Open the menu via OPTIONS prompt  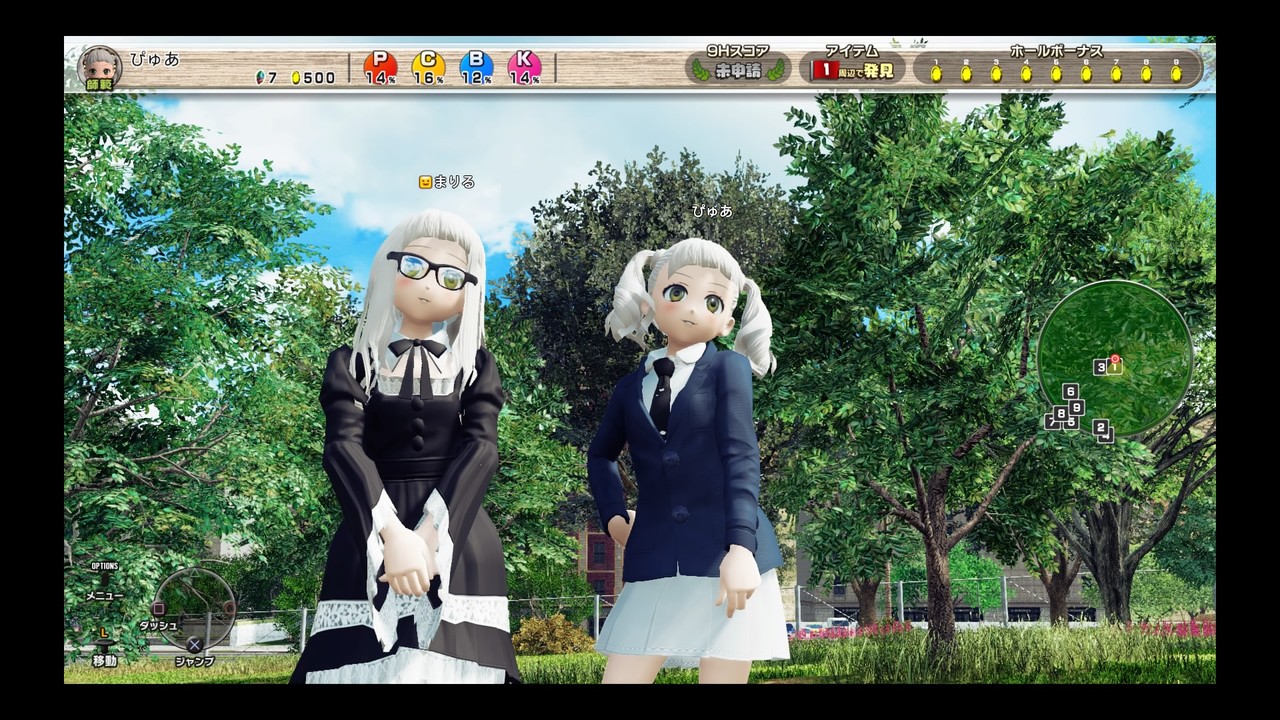coord(105,565)
